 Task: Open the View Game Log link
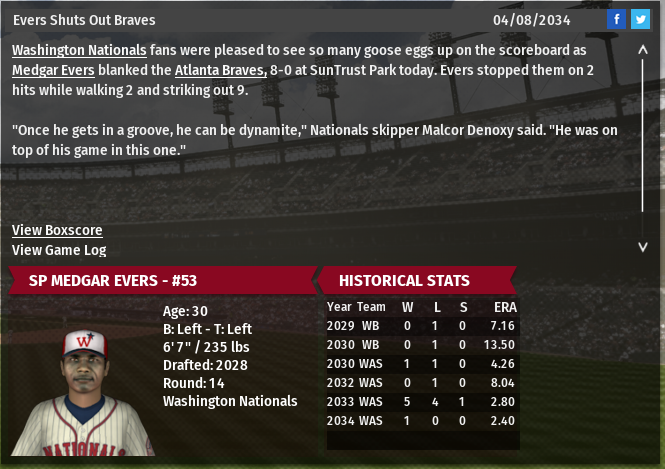59,250
